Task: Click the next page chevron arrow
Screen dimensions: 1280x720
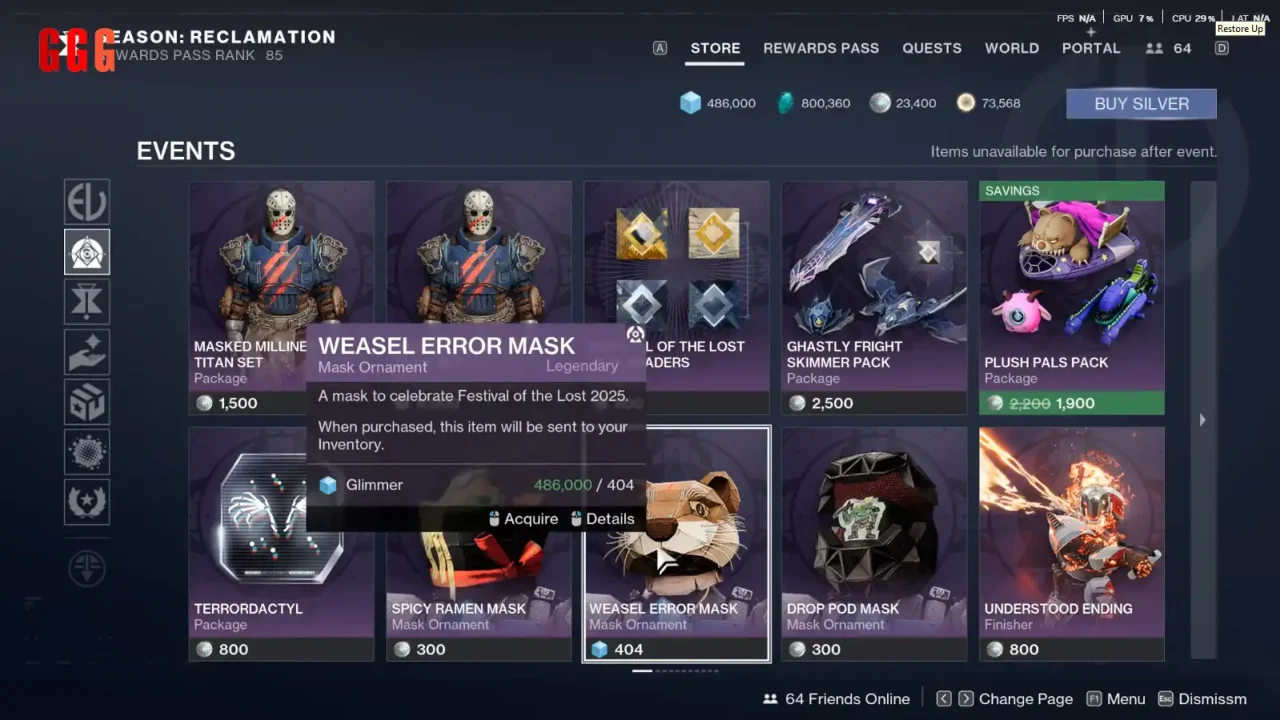Action: [966, 698]
